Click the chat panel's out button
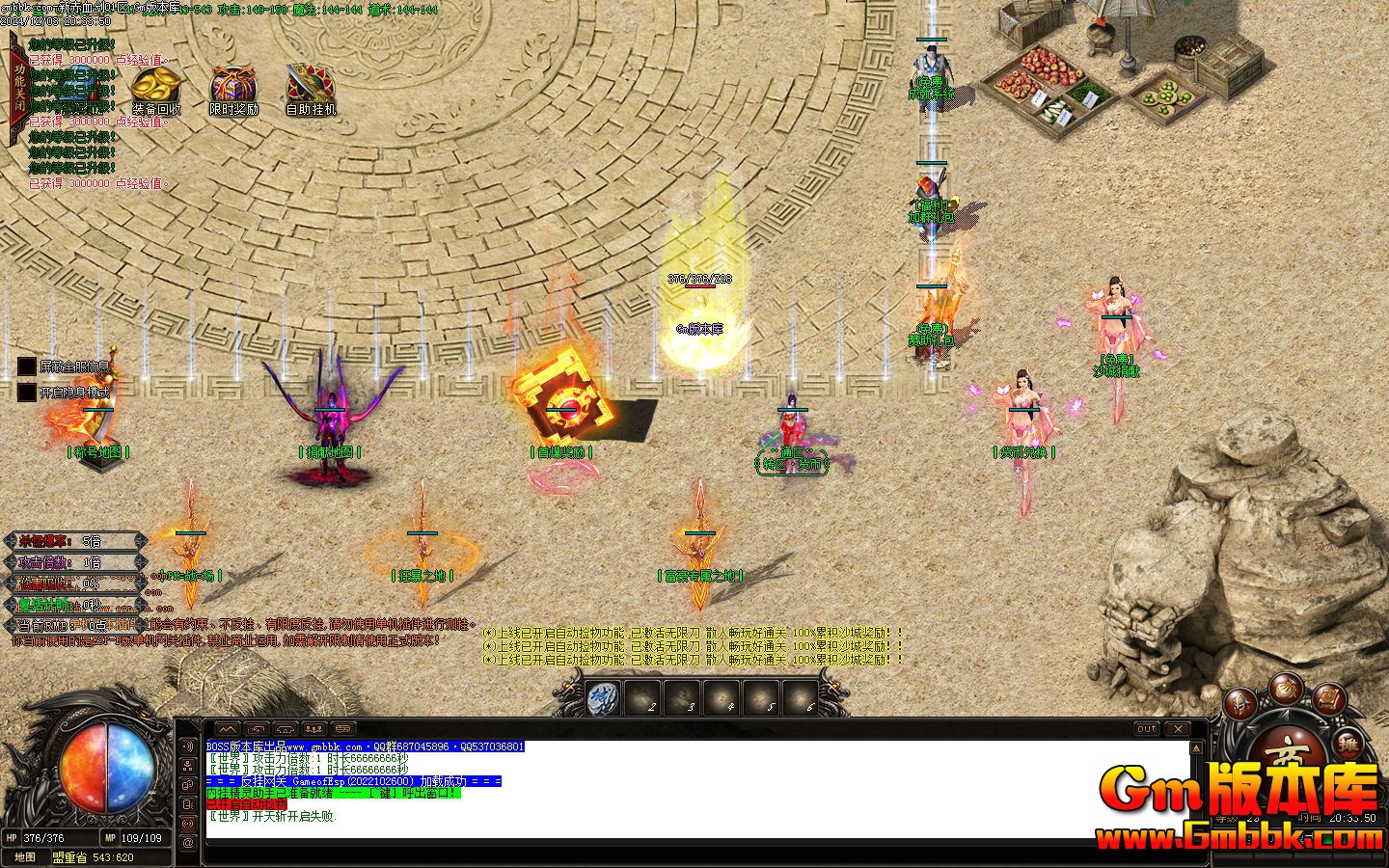The image size is (1389, 868). pos(1146,728)
